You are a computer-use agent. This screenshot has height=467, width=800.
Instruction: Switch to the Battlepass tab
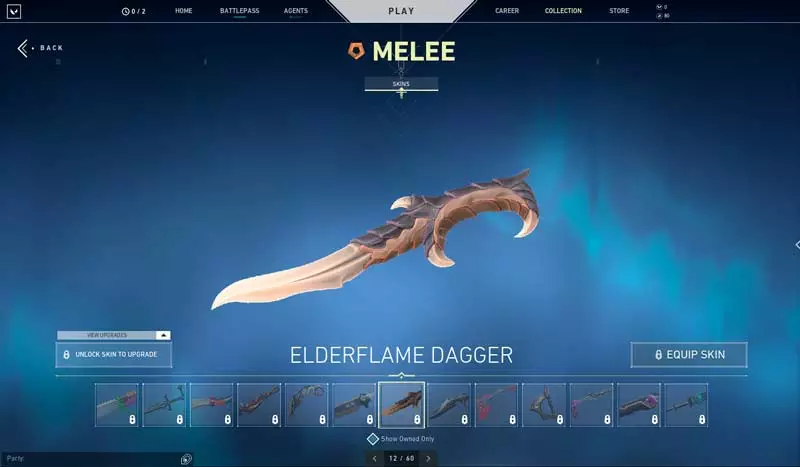click(239, 11)
